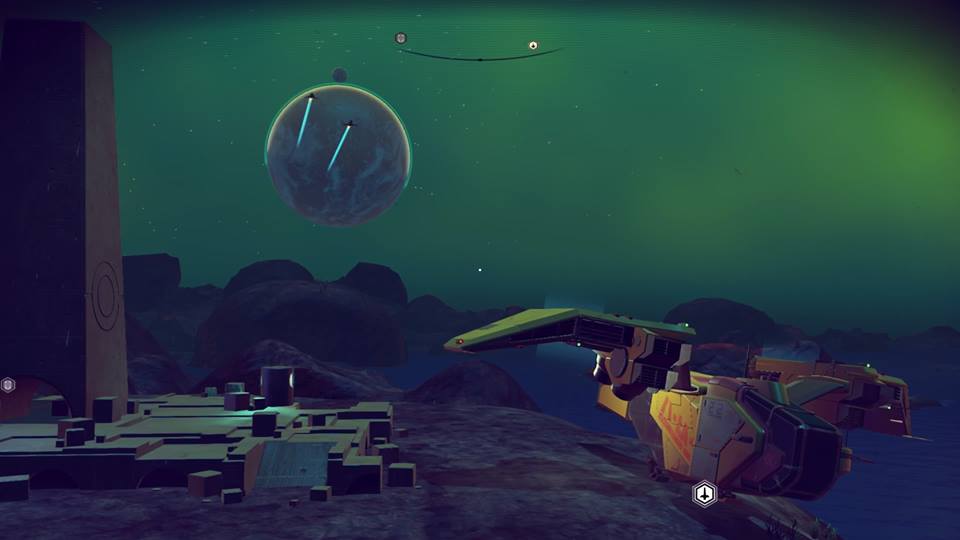The height and width of the screenshot is (540, 960).
Task: Click the starship hexagon marker icon
Action: (704, 493)
